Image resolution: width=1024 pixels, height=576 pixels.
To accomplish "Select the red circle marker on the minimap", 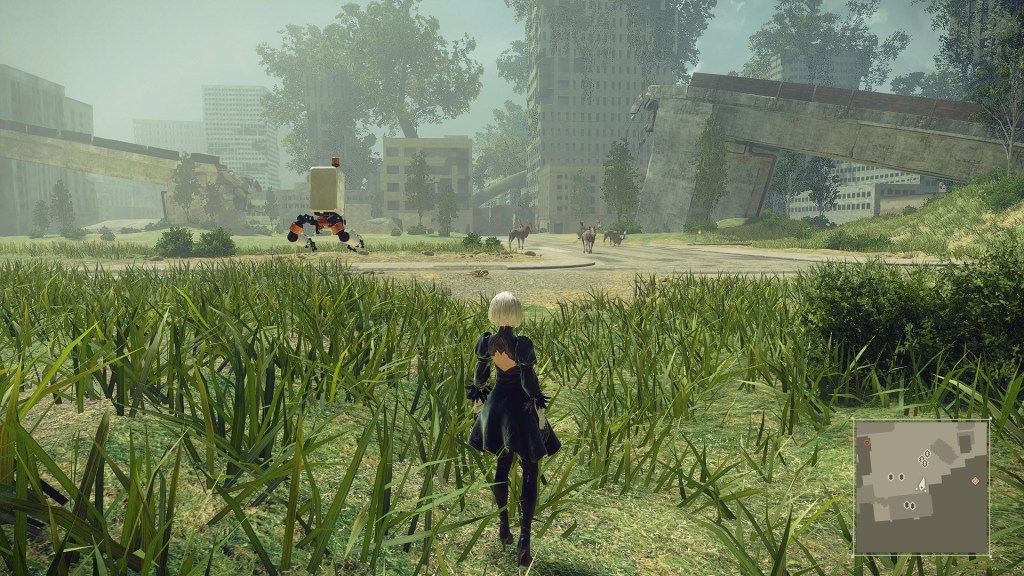I will (x=867, y=441).
